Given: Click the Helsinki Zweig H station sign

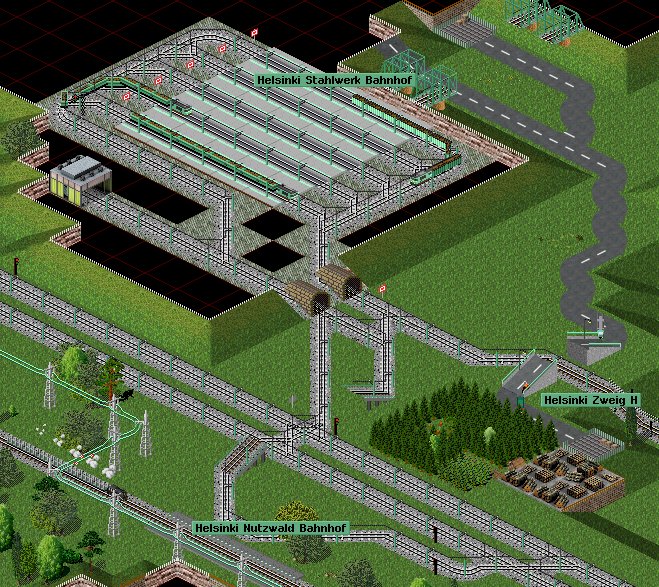Looking at the screenshot, I should tap(589, 400).
